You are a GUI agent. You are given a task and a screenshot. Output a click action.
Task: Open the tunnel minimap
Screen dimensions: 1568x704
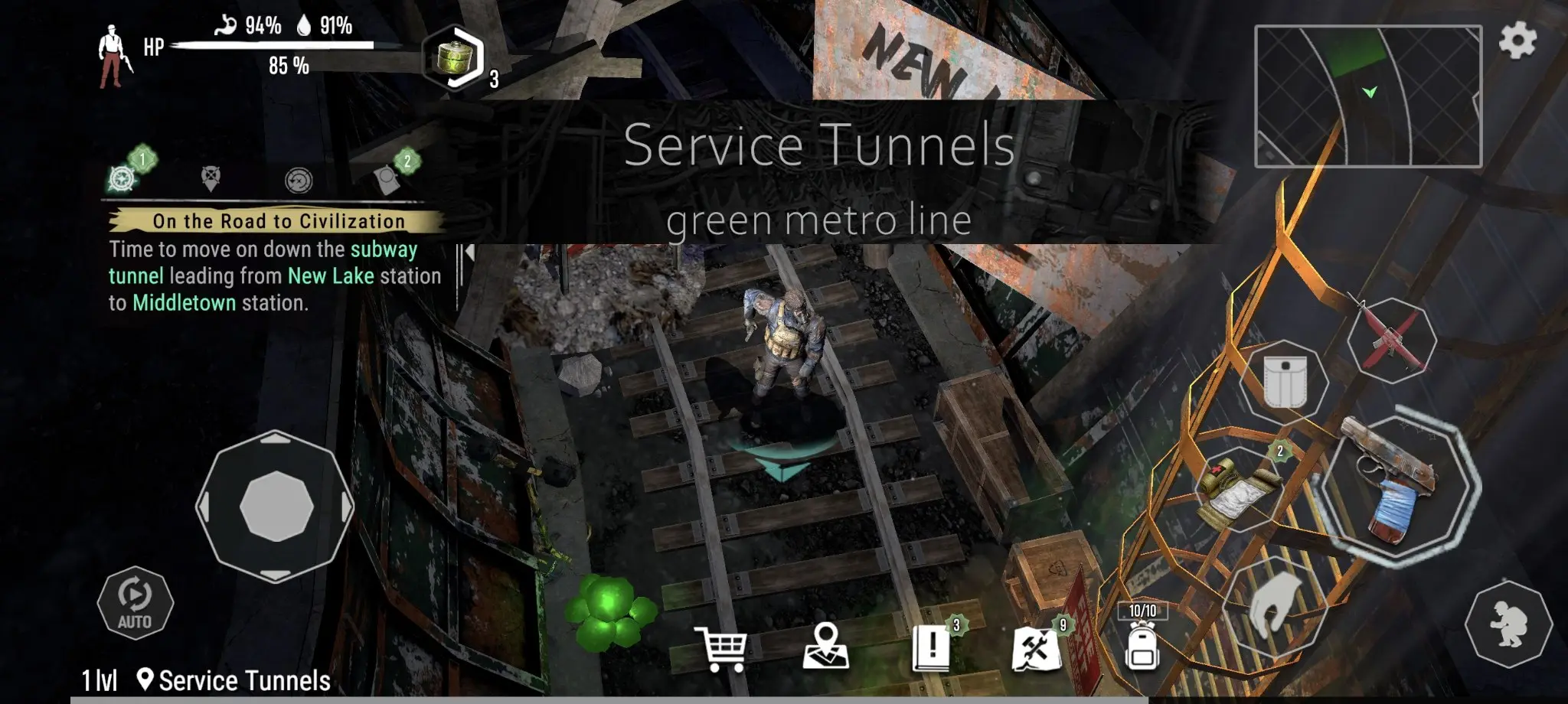pyautogui.click(x=1367, y=96)
